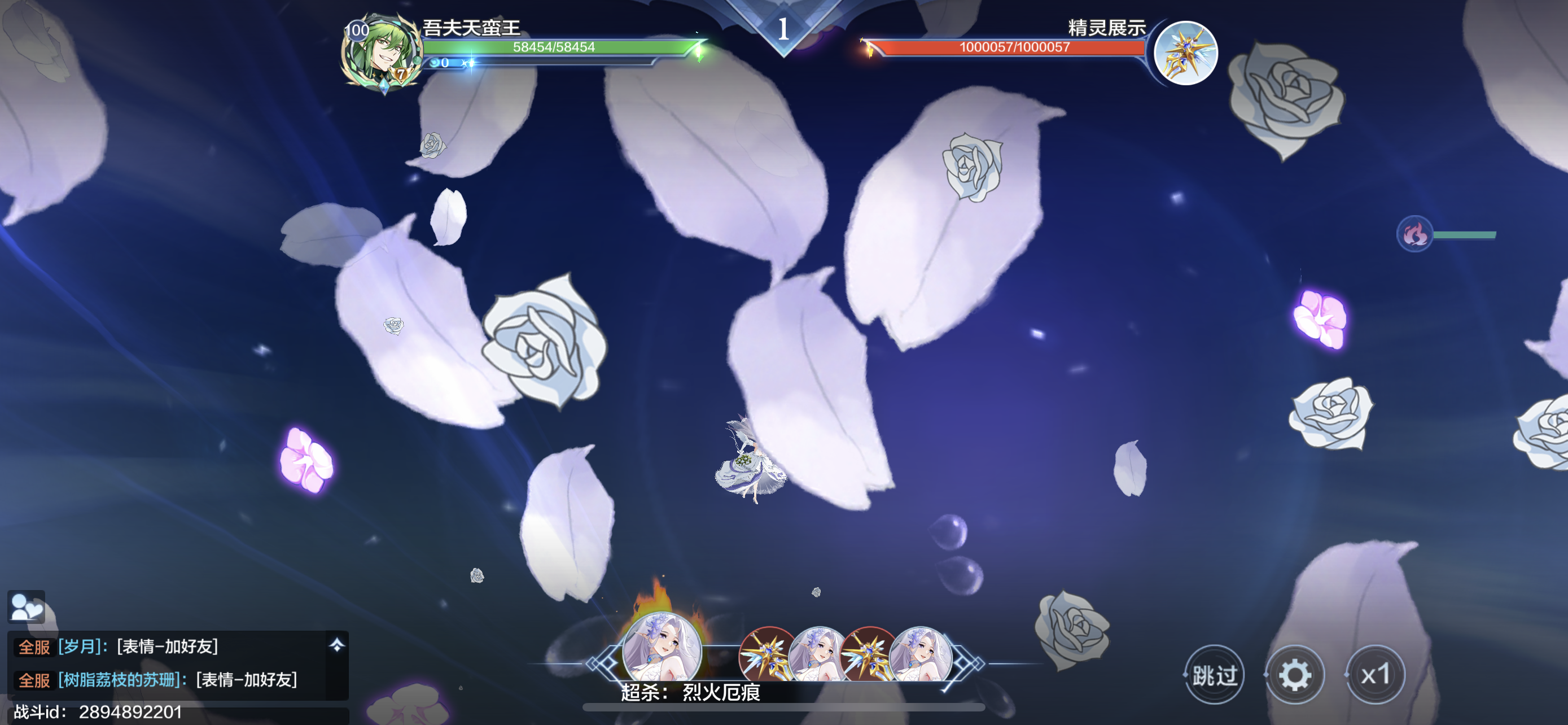Image resolution: width=1568 pixels, height=725 pixels.
Task: Select the flaming active-turn spirit portrait
Action: pyautogui.click(x=662, y=648)
